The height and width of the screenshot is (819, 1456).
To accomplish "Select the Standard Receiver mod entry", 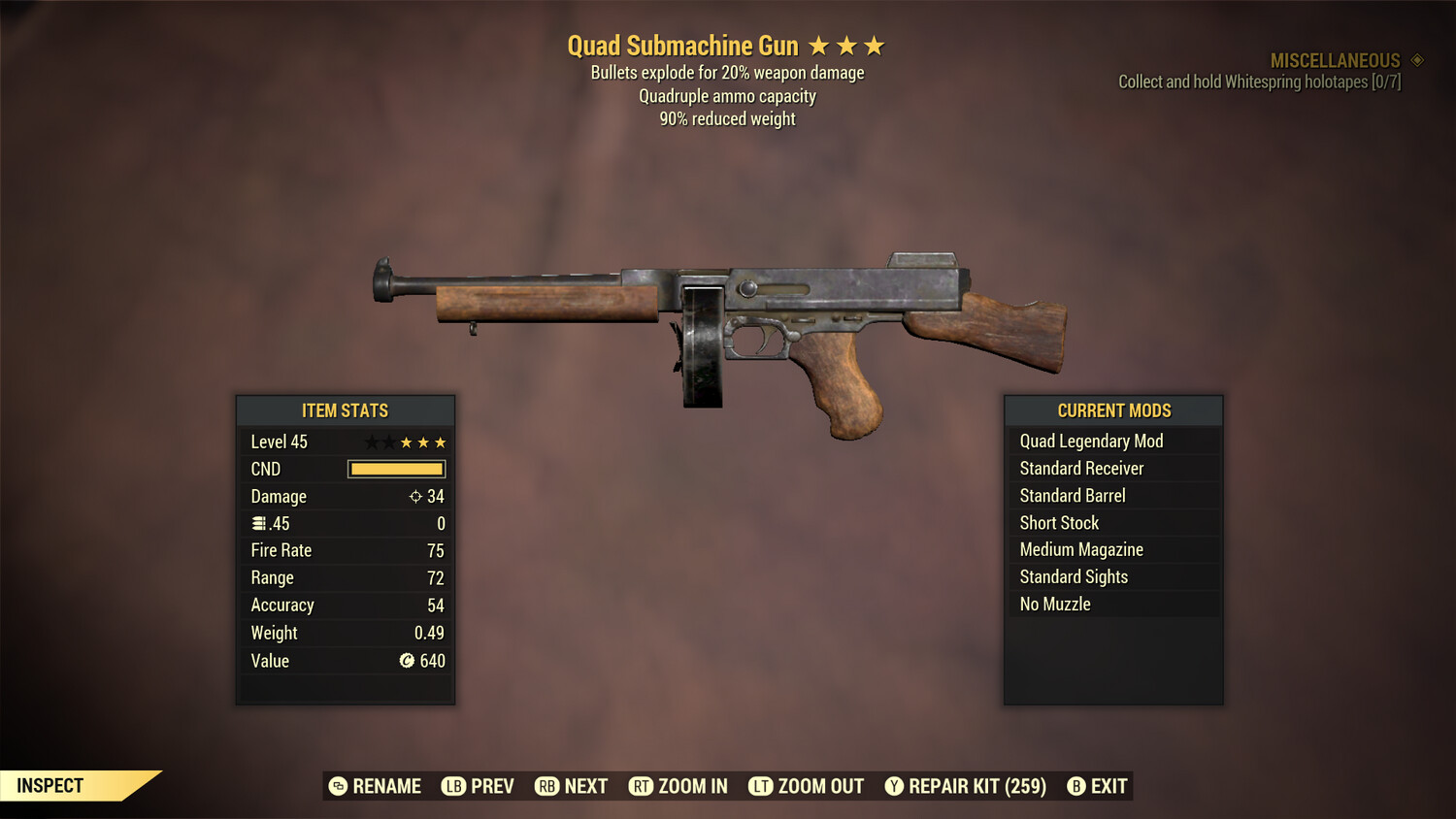I will pyautogui.click(x=1081, y=468).
